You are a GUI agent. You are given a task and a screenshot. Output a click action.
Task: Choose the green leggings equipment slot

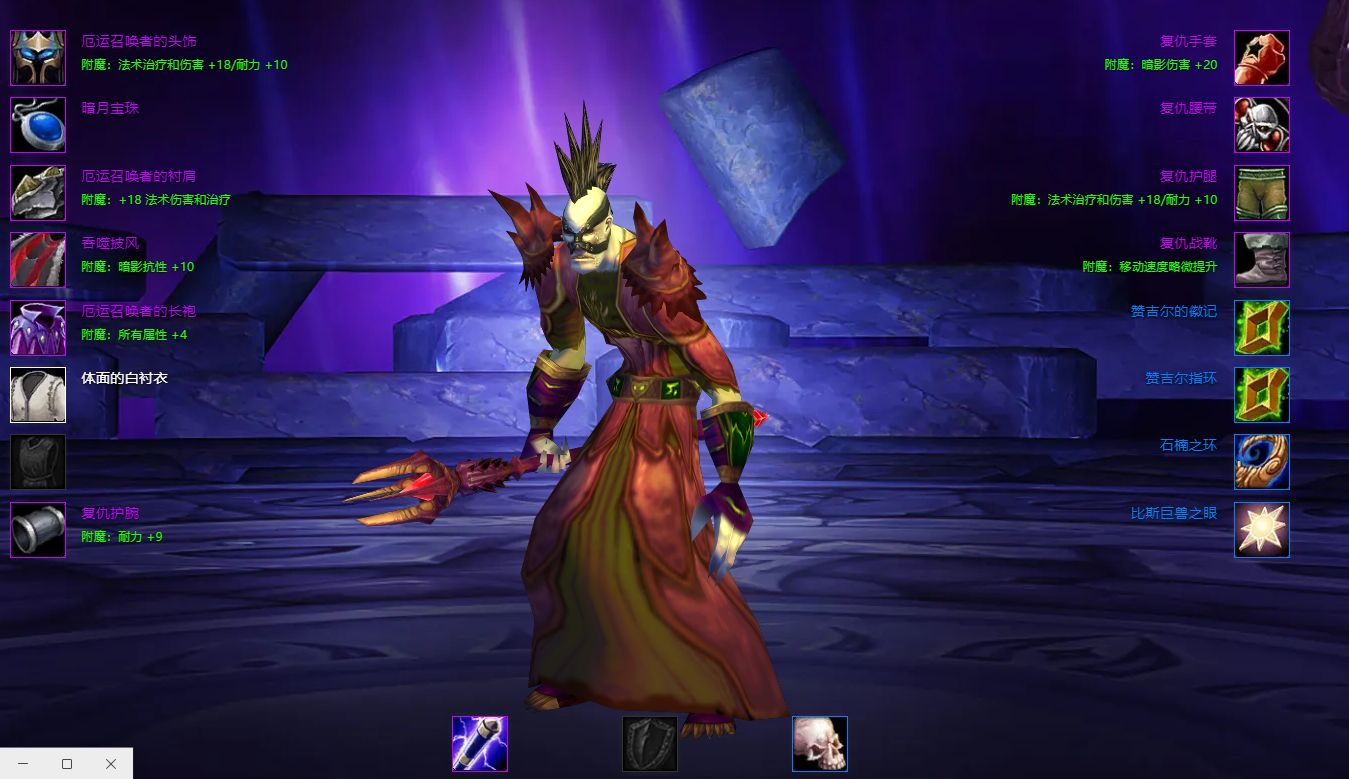pyautogui.click(x=1262, y=193)
